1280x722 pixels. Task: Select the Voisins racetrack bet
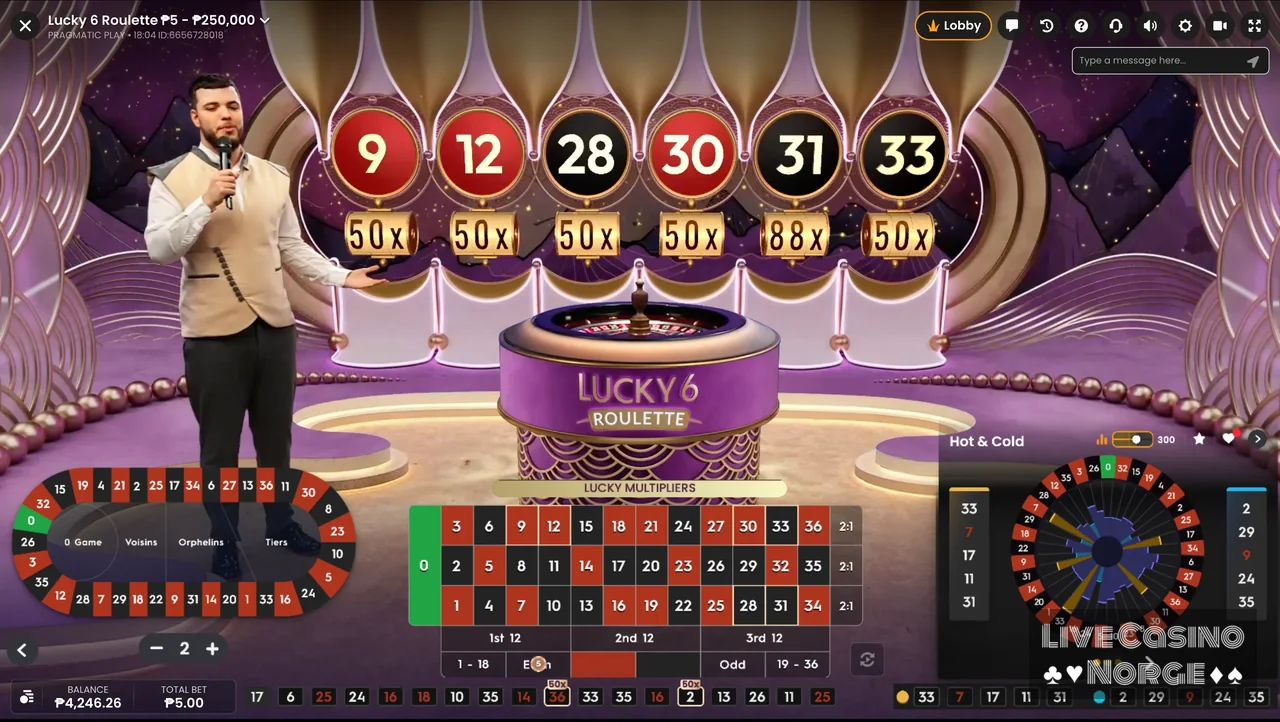141,542
